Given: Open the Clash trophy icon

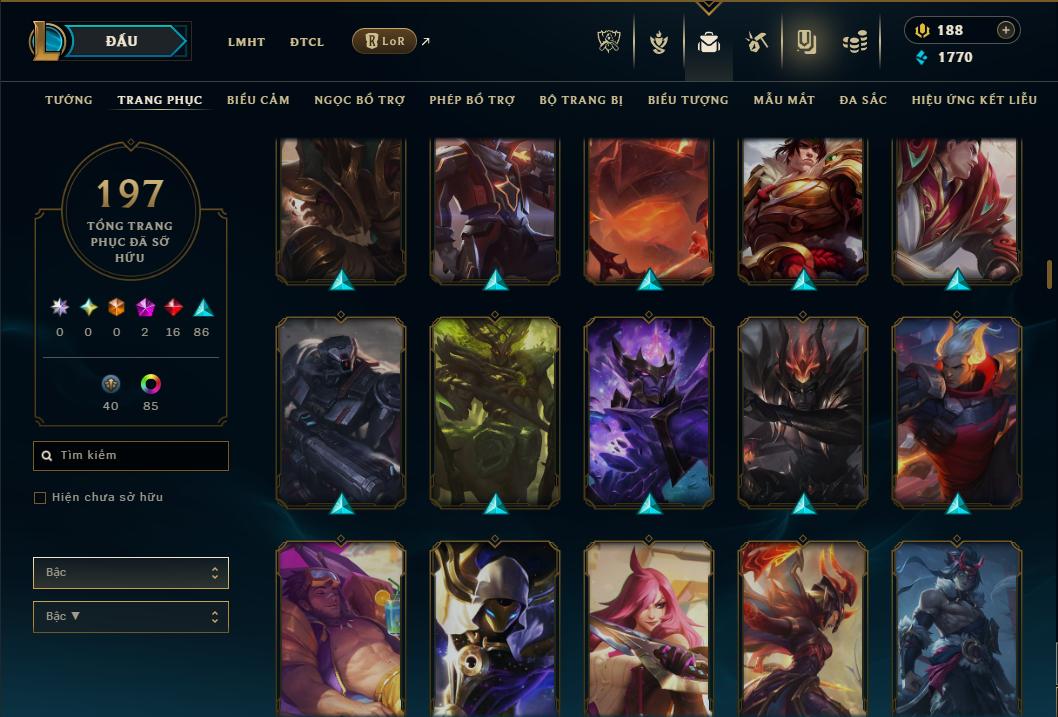Looking at the screenshot, I should click(609, 42).
